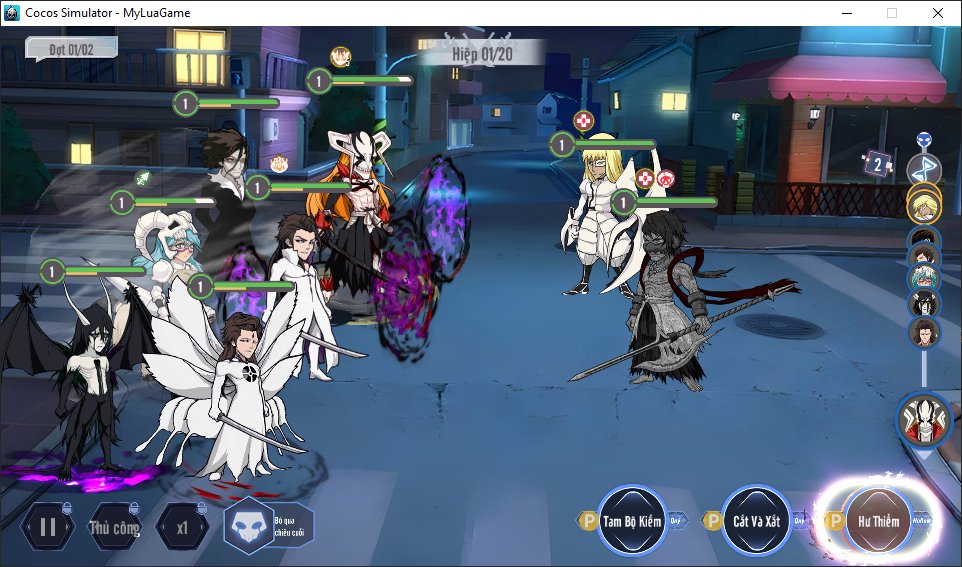Select the blonde character turn-order portrait
The height and width of the screenshot is (567, 962).
coord(924,205)
